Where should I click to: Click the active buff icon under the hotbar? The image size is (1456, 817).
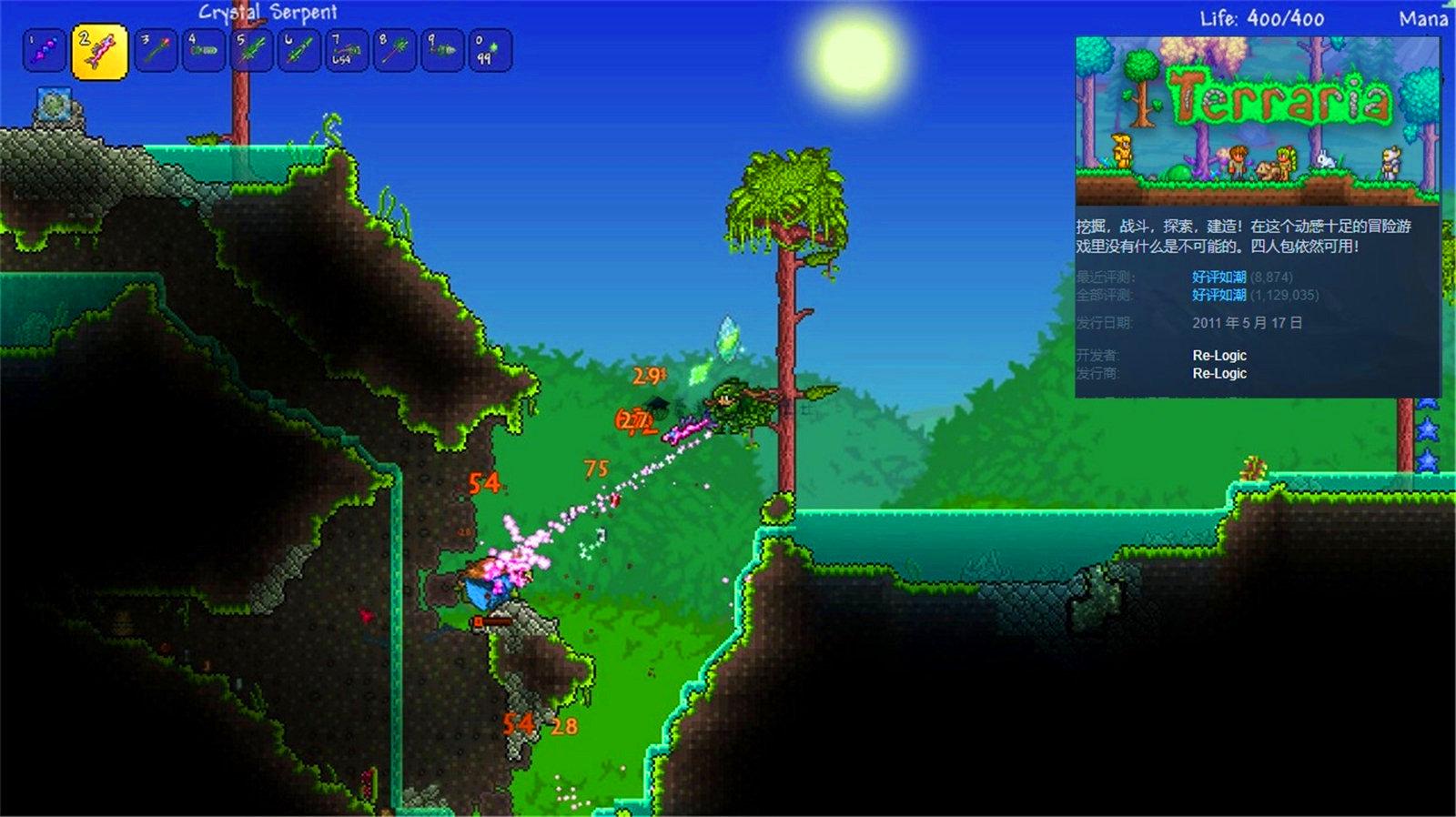(54, 106)
